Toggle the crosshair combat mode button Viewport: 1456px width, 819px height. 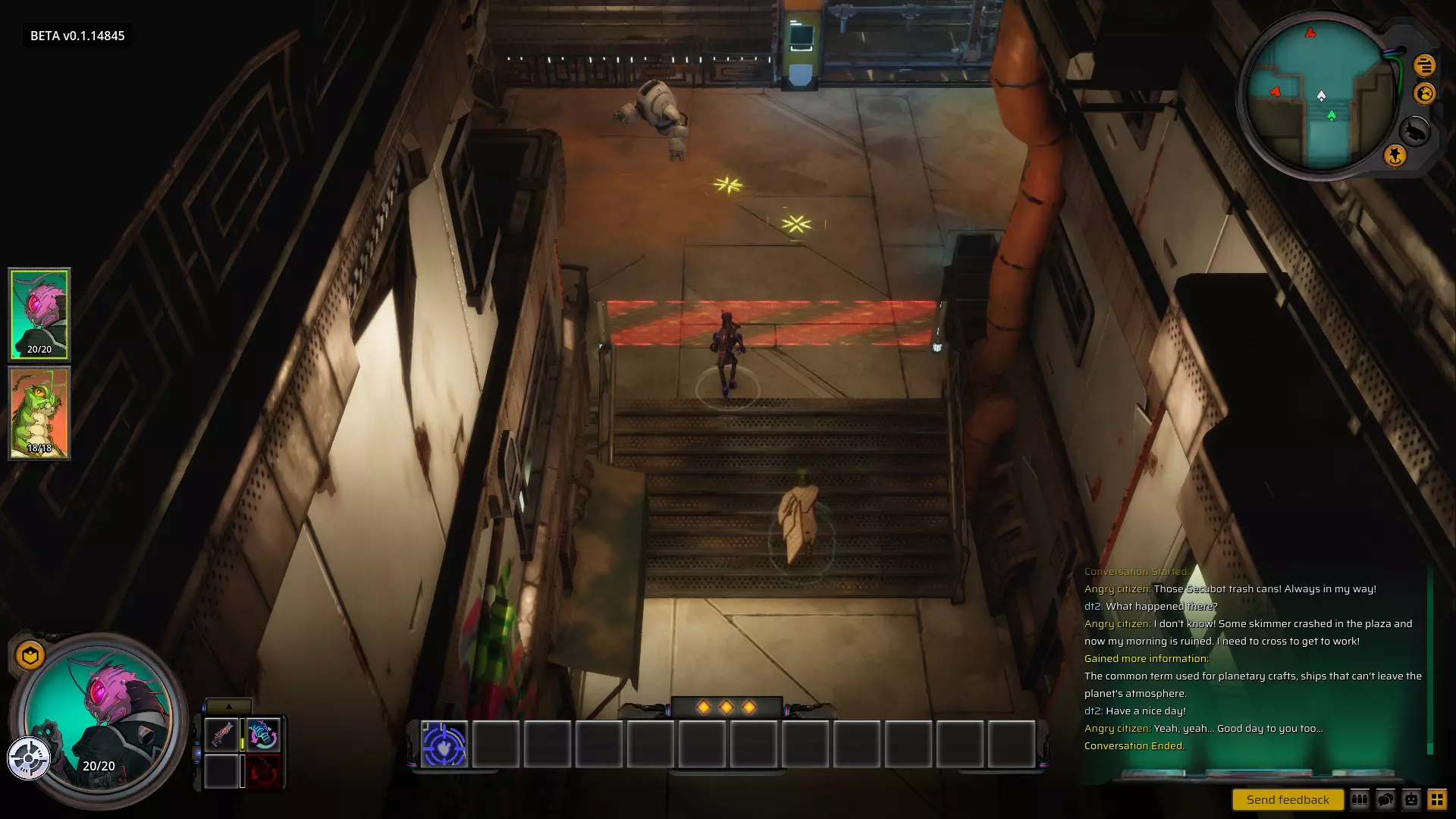pyautogui.click(x=29, y=758)
